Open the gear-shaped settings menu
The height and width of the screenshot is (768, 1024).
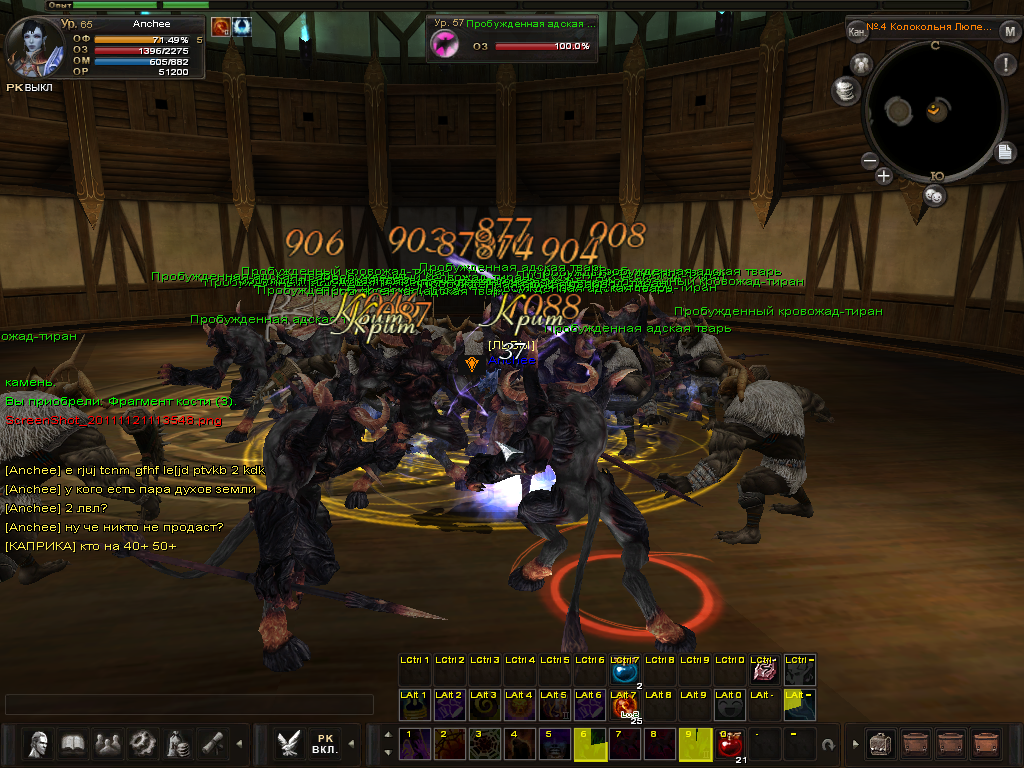pyautogui.click(x=143, y=744)
